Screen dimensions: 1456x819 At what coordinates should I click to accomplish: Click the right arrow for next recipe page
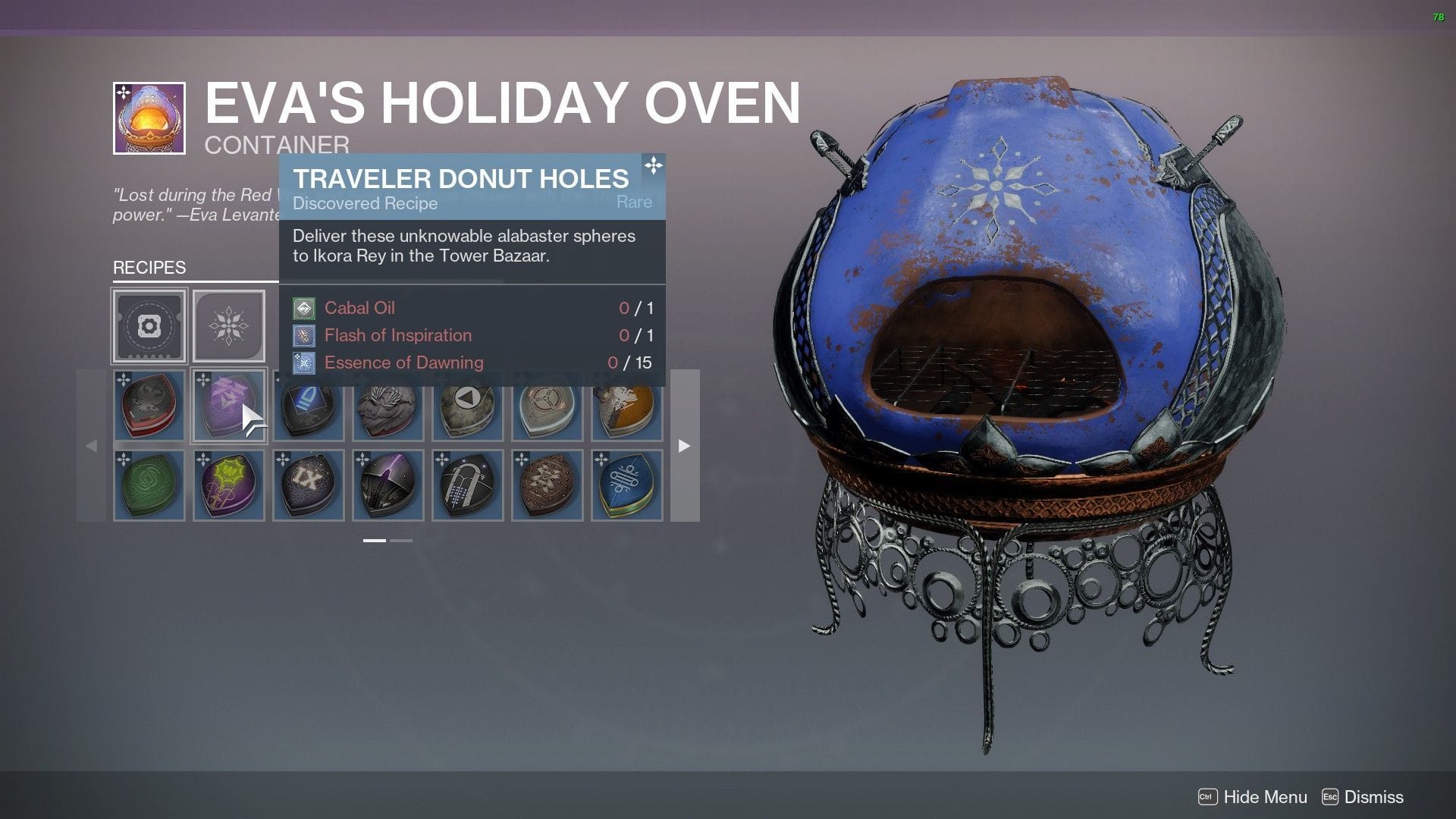click(683, 446)
